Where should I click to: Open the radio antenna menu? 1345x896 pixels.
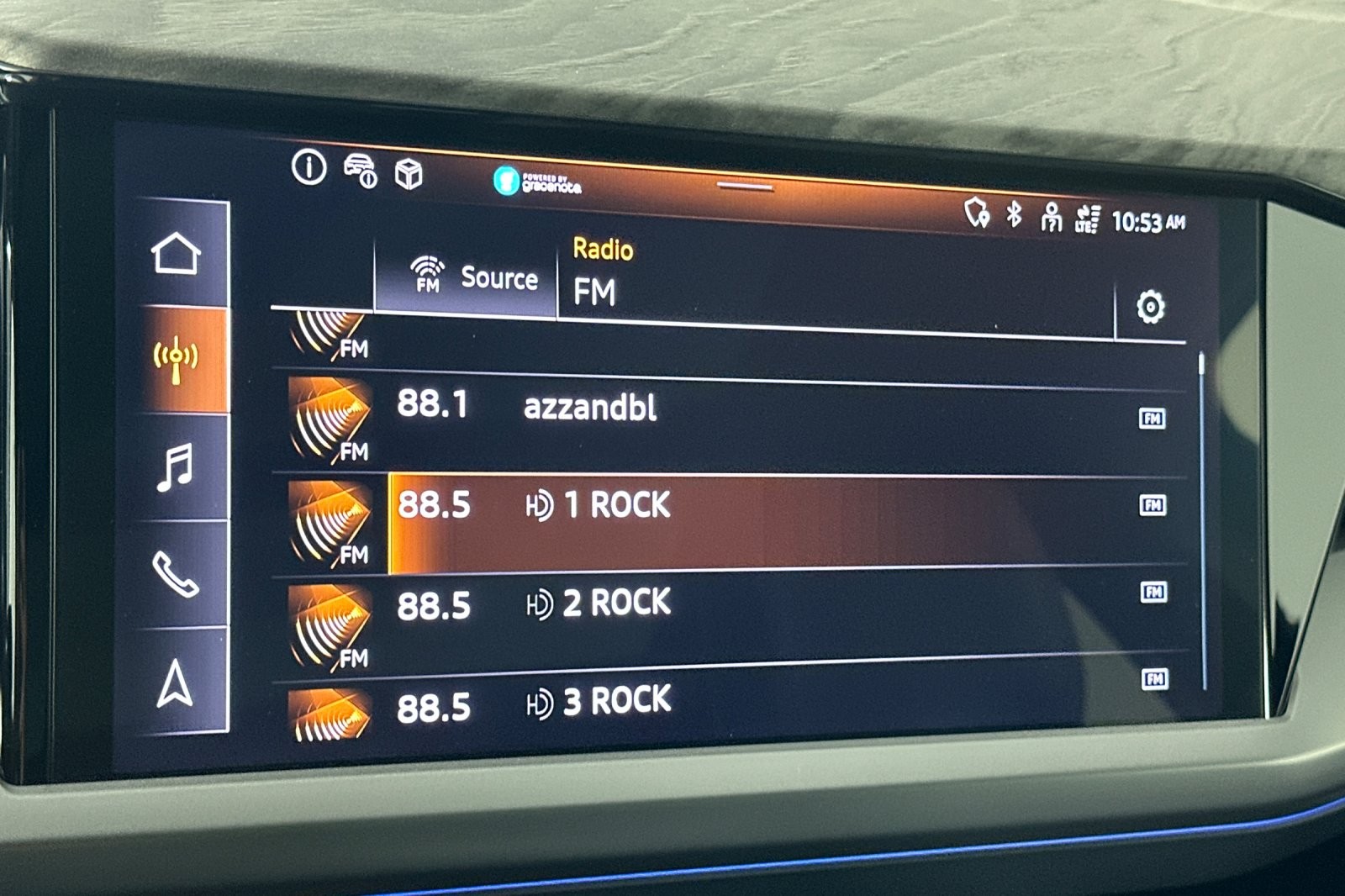point(177,360)
